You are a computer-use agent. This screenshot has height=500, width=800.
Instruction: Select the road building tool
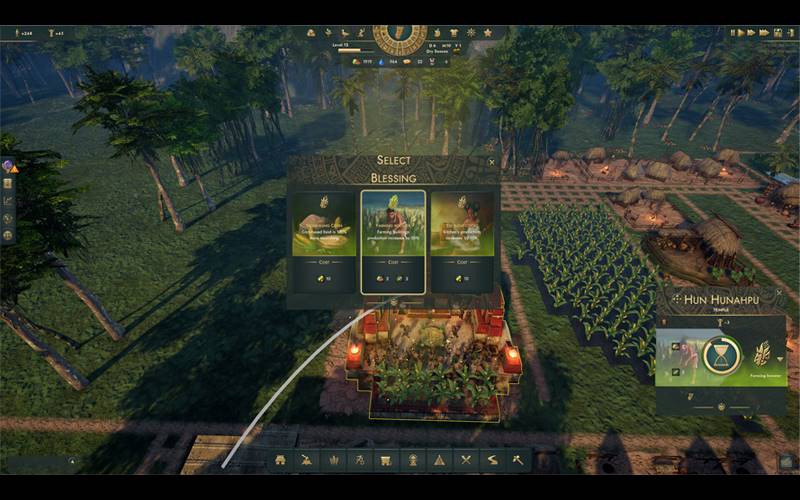click(491, 460)
